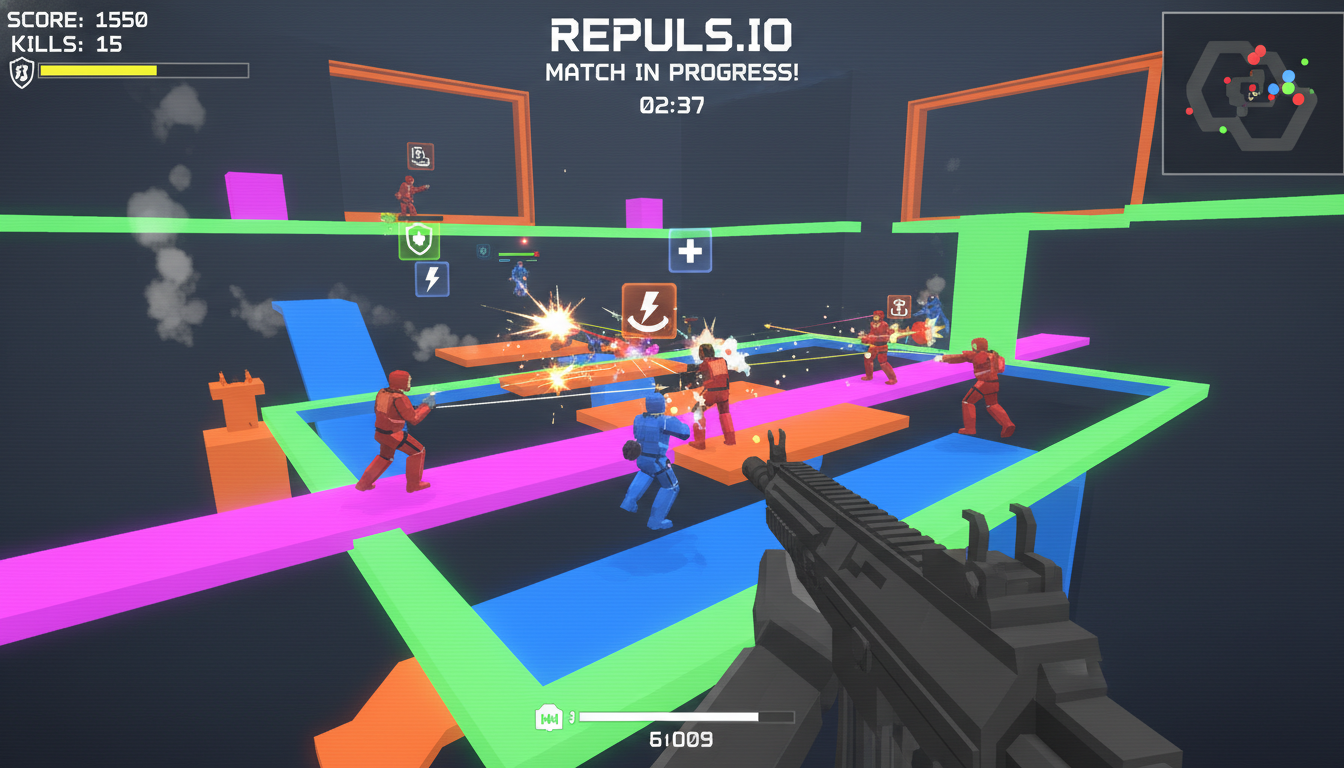Collect the green shield power-up icon
Image resolution: width=1344 pixels, height=768 pixels.
(419, 240)
